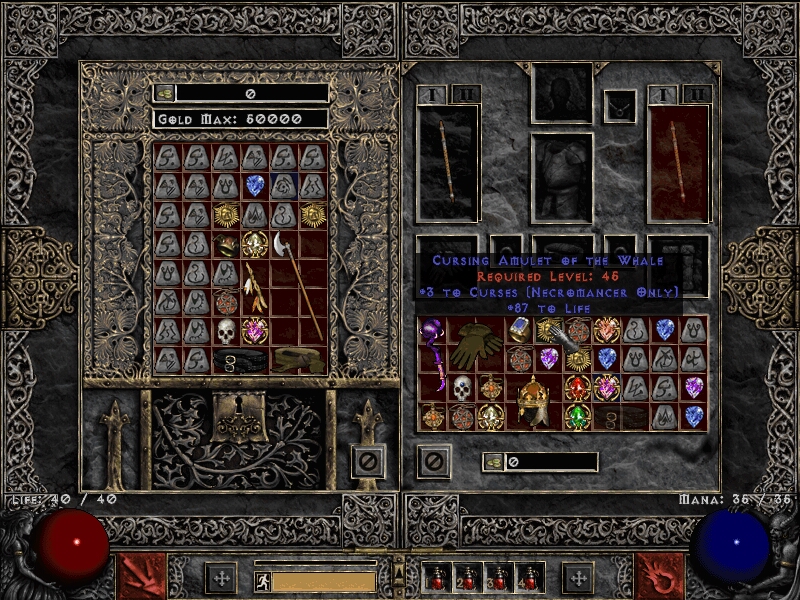The height and width of the screenshot is (600, 800).
Task: Open the right skill selection icon
Action: [x=660, y=576]
